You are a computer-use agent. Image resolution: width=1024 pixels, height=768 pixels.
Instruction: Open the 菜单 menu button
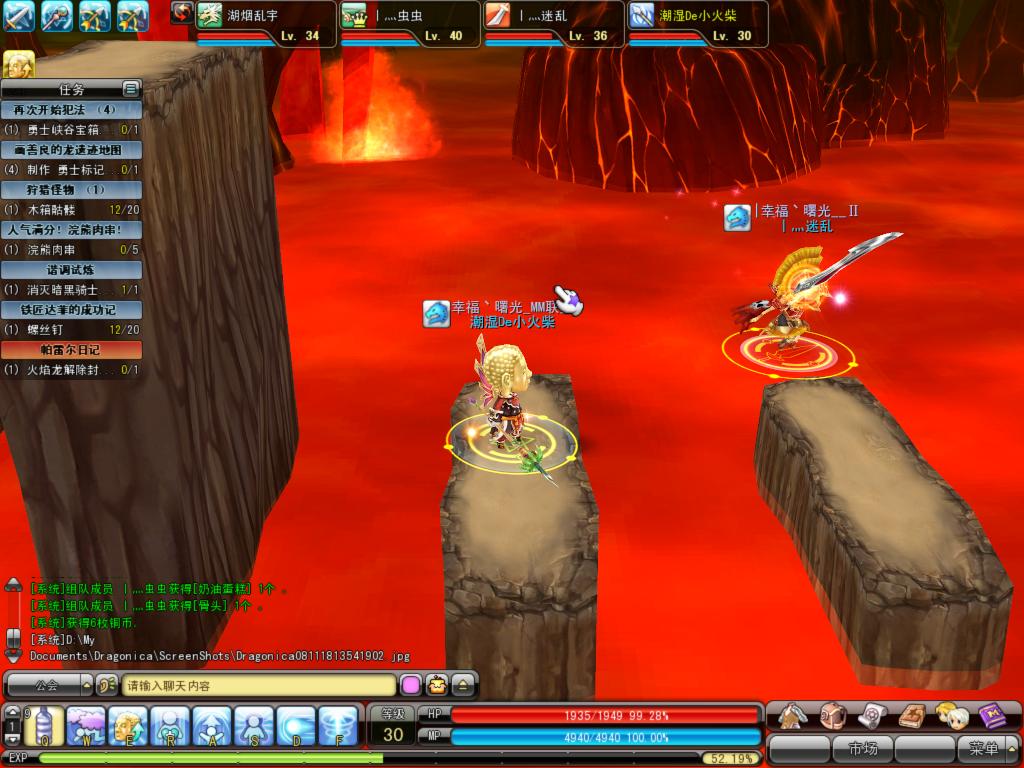click(x=984, y=748)
